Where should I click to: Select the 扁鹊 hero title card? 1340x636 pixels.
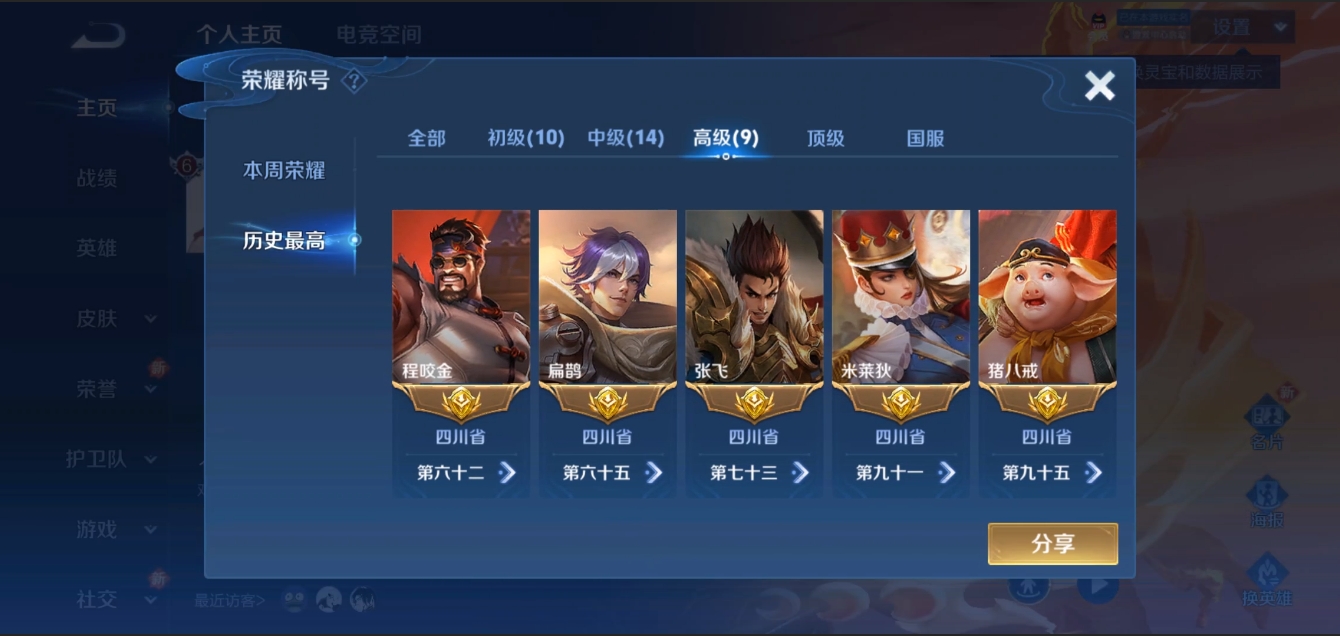[608, 298]
